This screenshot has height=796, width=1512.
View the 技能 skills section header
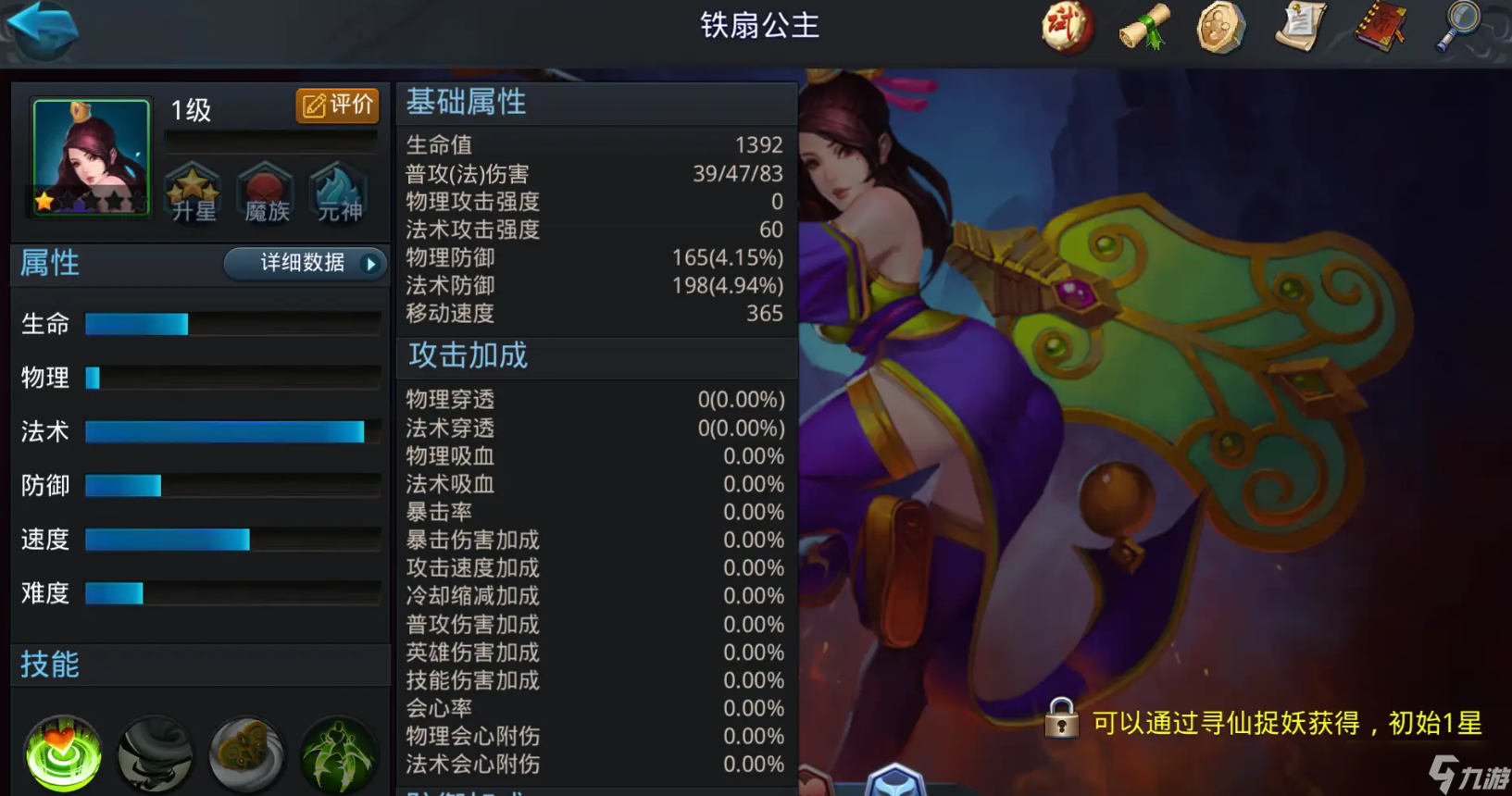pyautogui.click(x=51, y=665)
